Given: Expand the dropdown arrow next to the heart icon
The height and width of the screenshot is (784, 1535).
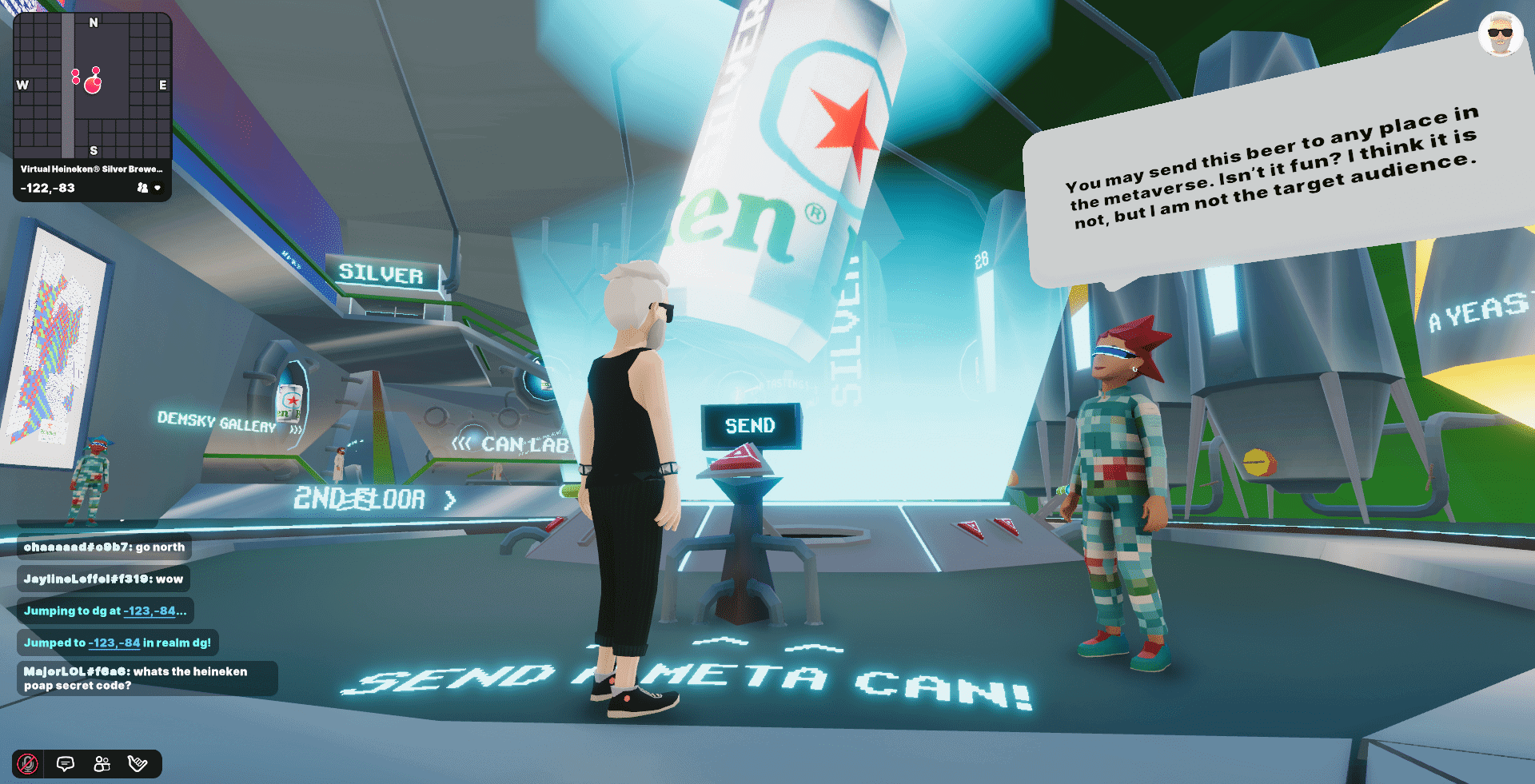Looking at the screenshot, I should (x=157, y=188).
